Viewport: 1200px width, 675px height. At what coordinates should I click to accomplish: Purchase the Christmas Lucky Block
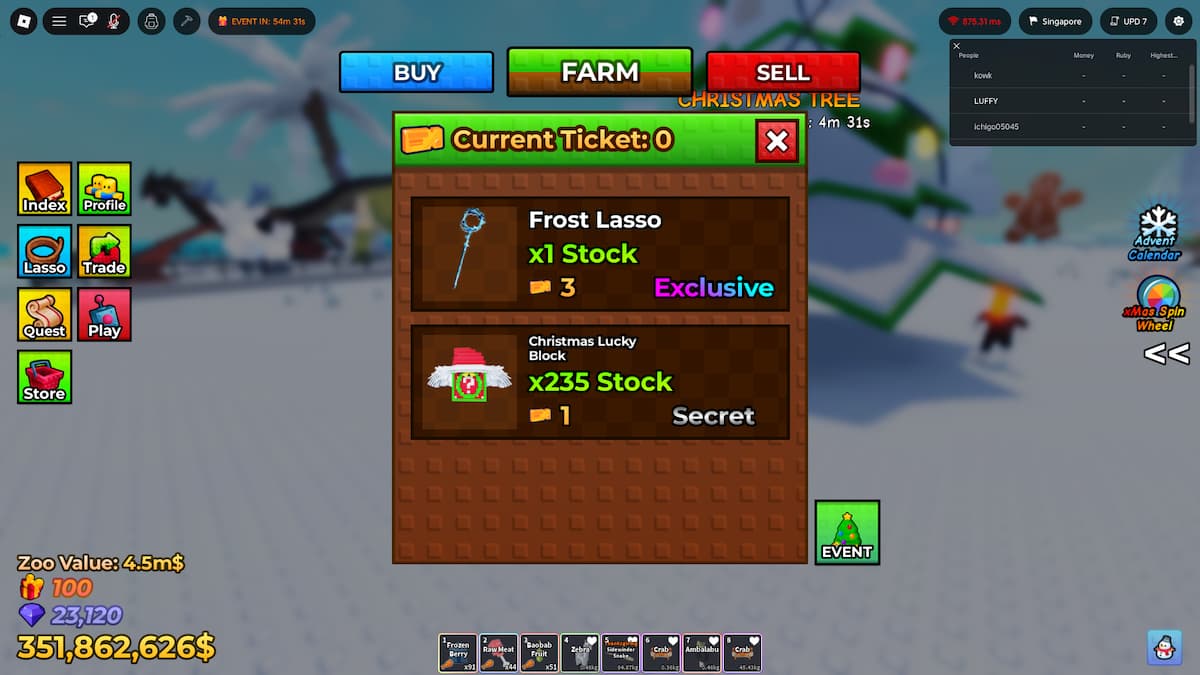600,382
